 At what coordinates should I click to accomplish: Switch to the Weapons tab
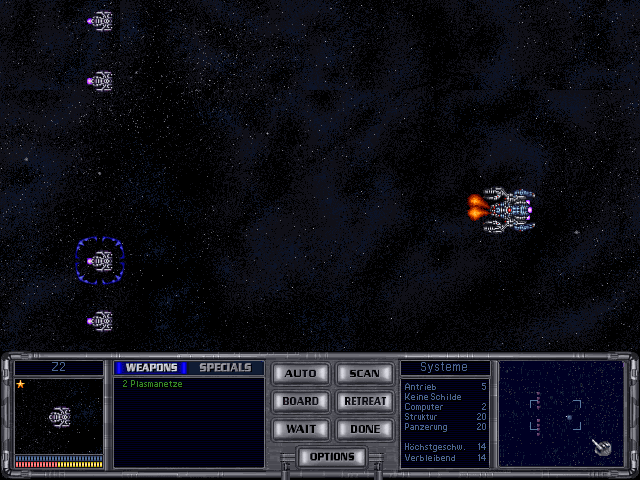[150, 368]
